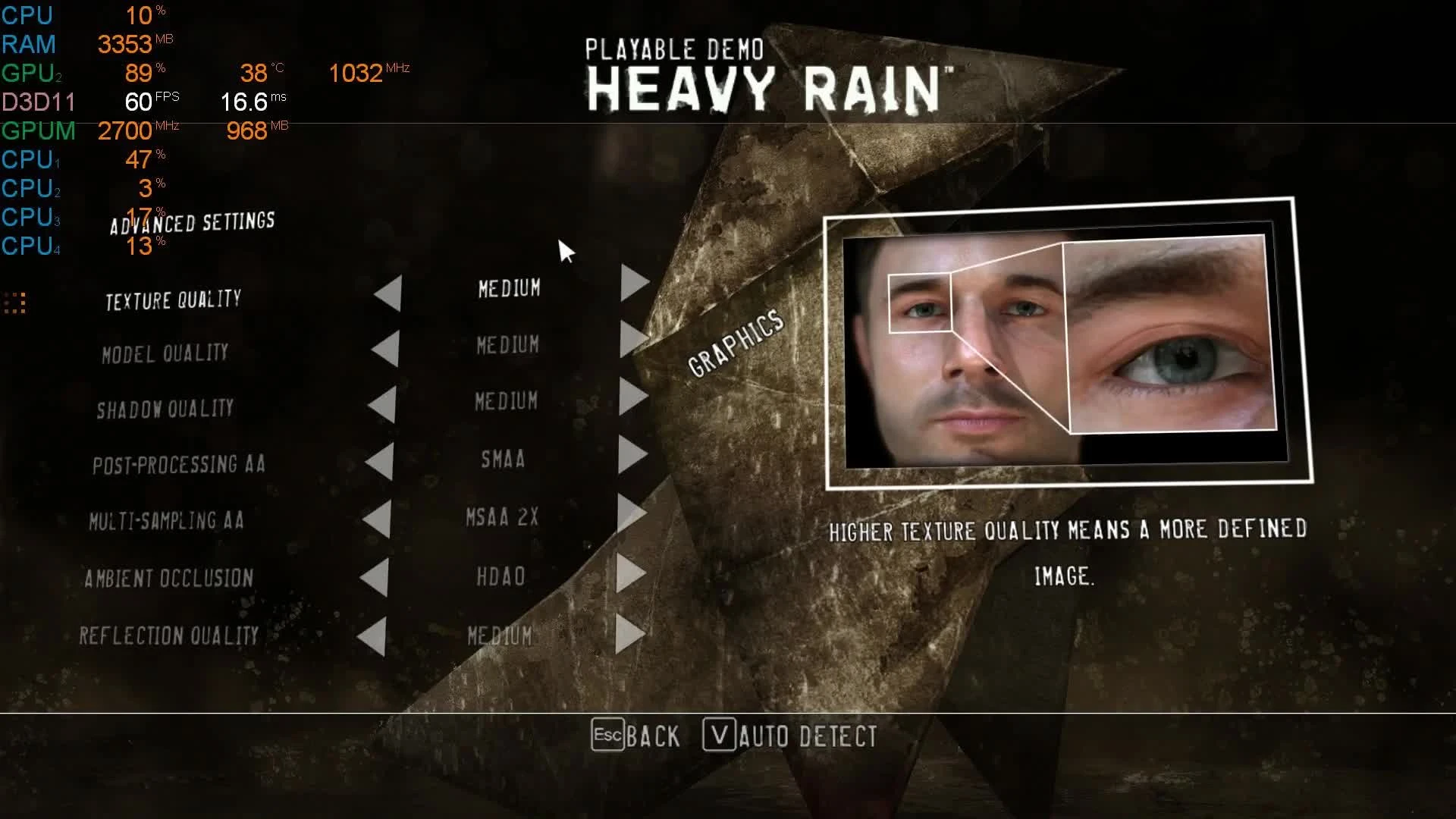Click the Advanced Settings heading
The image size is (1456, 819).
tap(192, 222)
